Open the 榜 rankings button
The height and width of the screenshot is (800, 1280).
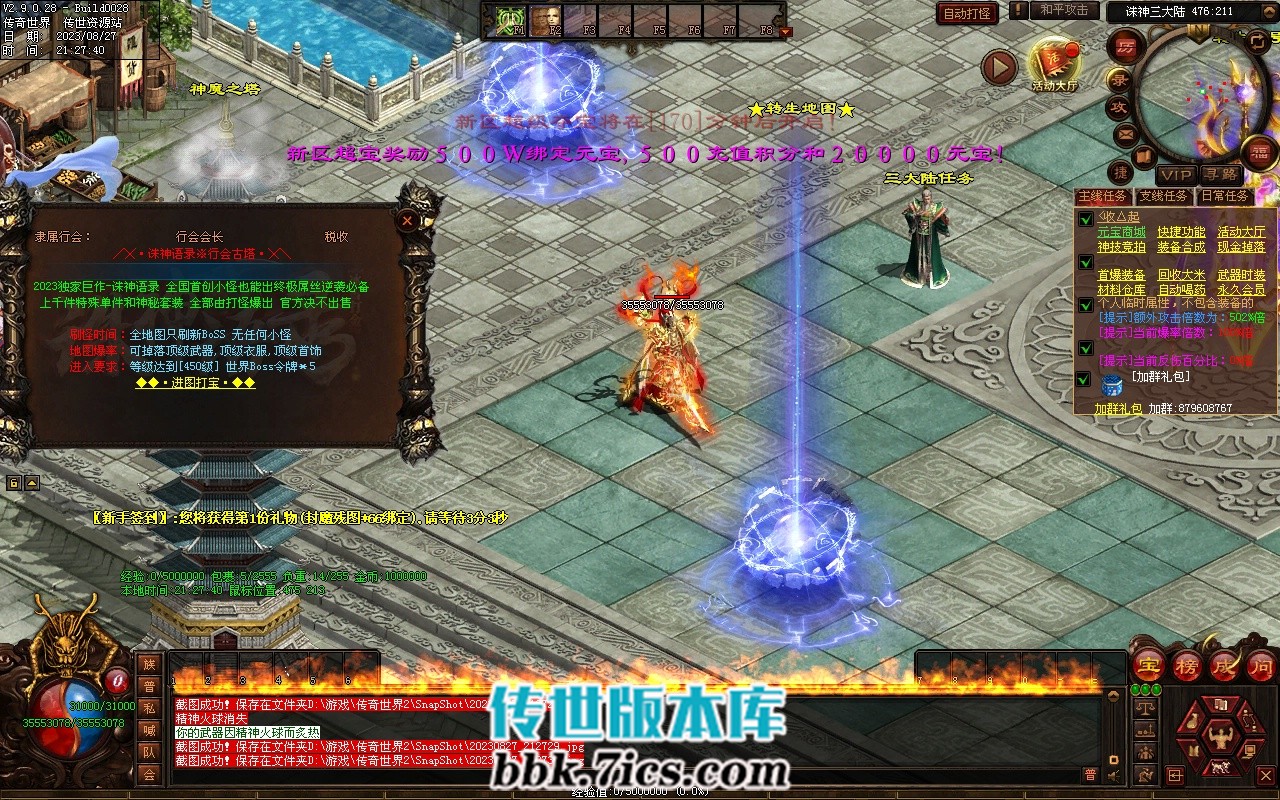(x=1187, y=666)
